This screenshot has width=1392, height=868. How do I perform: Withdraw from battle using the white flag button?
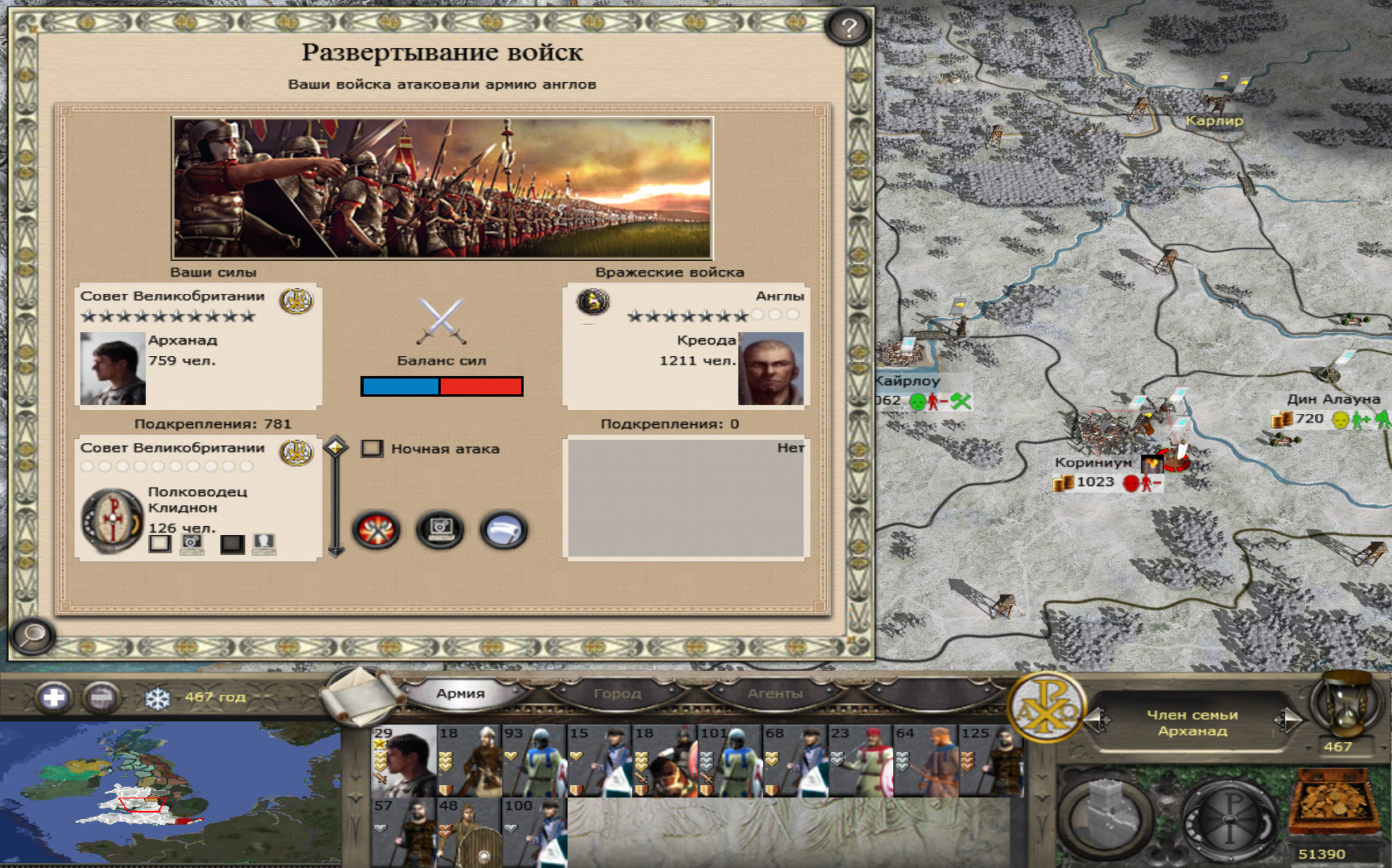click(503, 530)
